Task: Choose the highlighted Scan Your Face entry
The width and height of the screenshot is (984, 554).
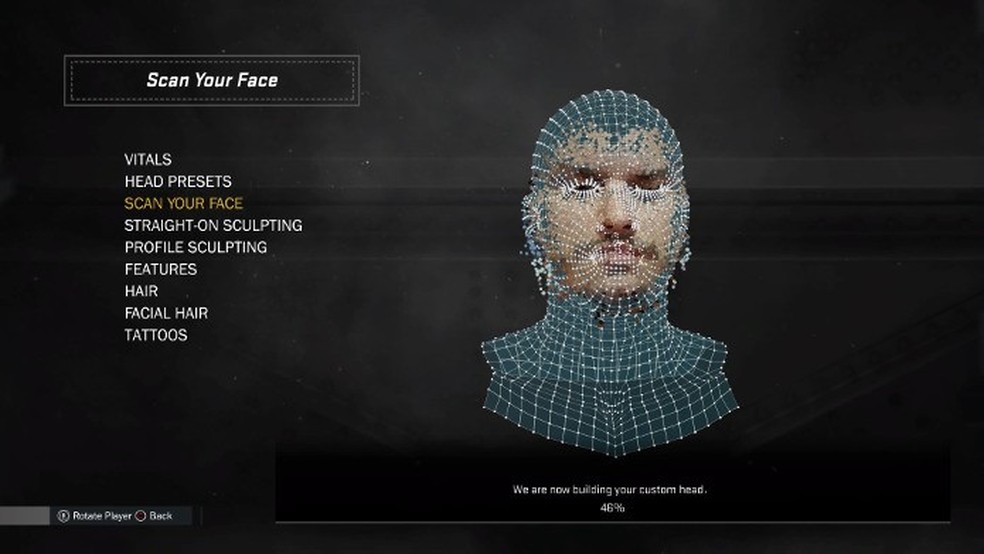Action: (x=184, y=204)
